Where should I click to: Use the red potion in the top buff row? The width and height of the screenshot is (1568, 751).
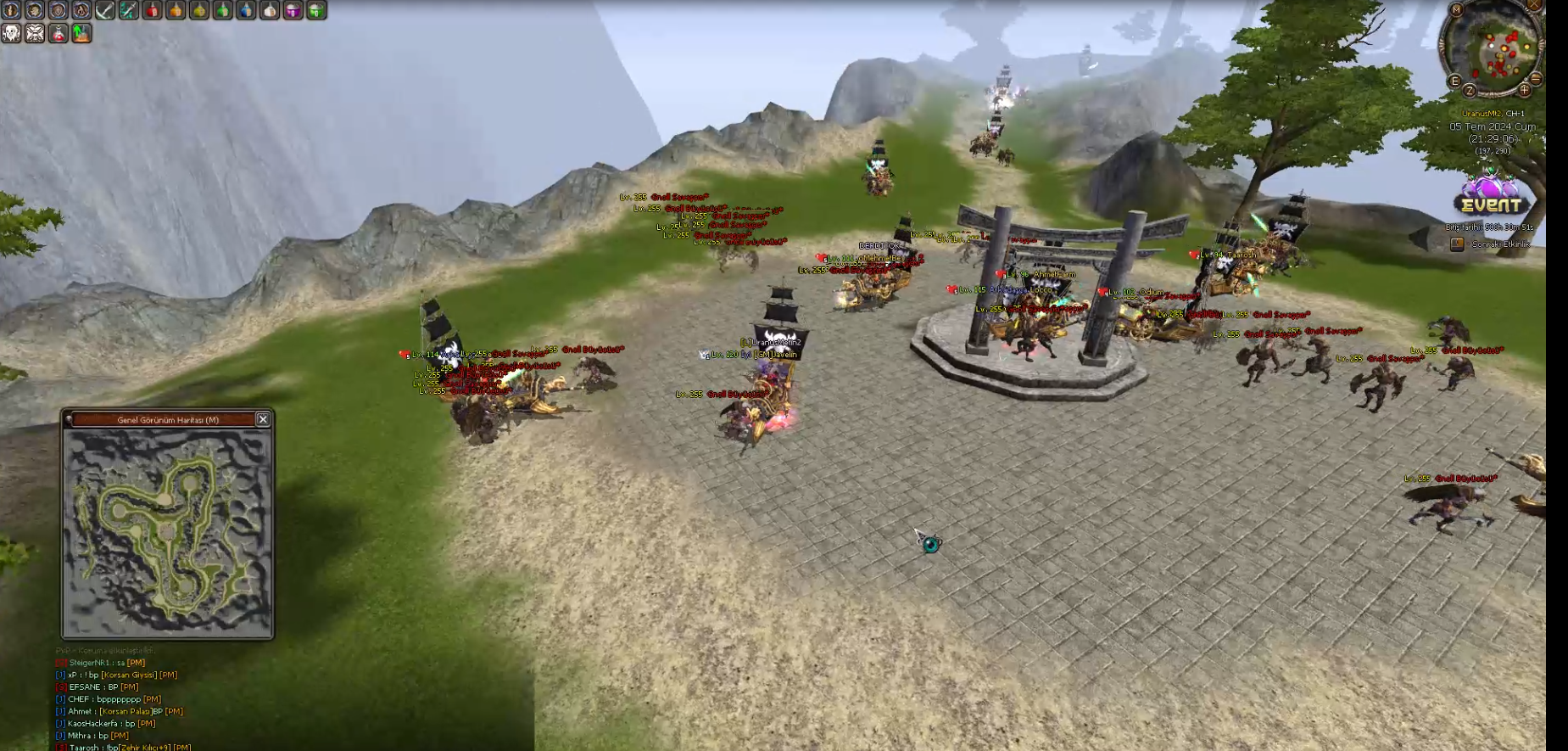153,10
